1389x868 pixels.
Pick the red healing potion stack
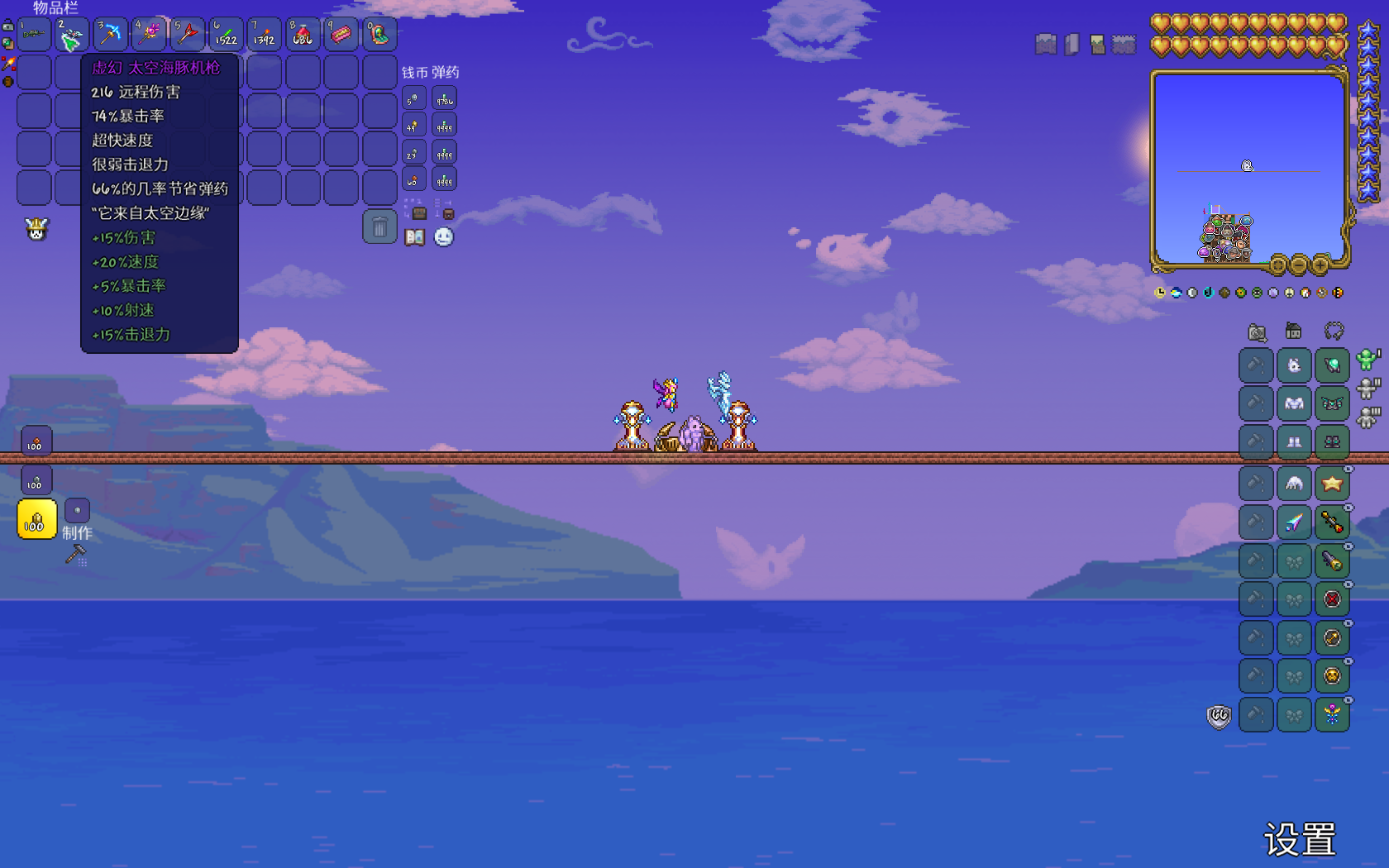click(x=303, y=35)
